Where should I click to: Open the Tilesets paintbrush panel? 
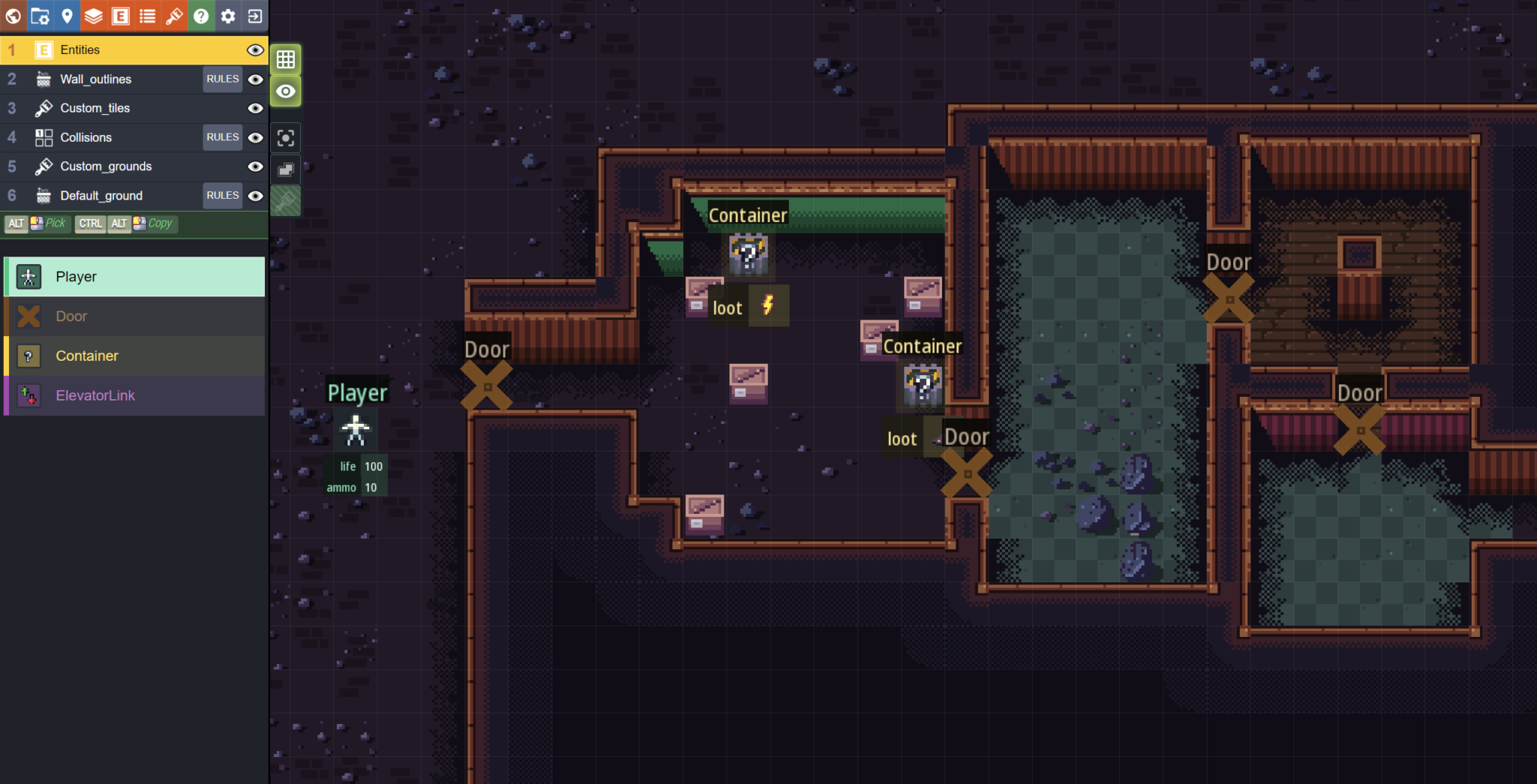pos(174,16)
